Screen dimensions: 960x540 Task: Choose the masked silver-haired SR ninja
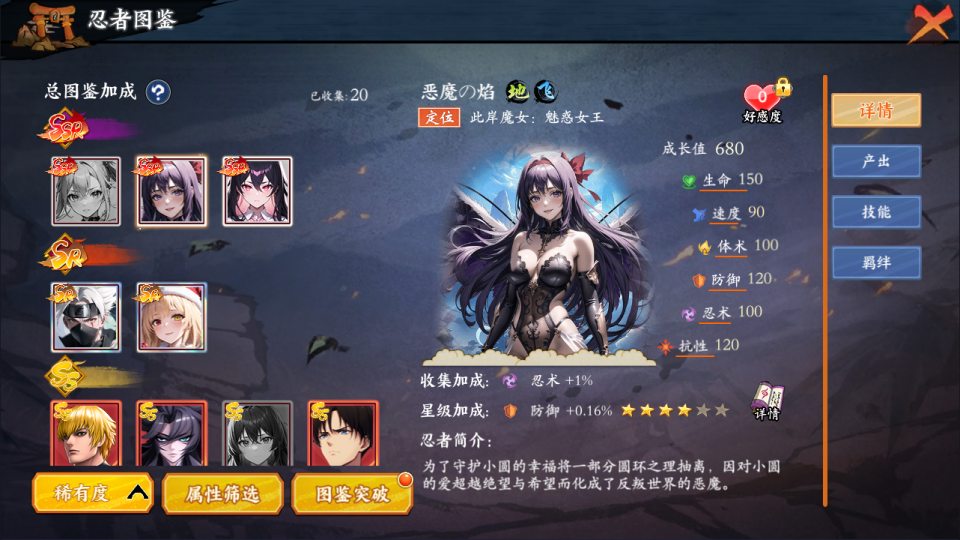coord(86,317)
